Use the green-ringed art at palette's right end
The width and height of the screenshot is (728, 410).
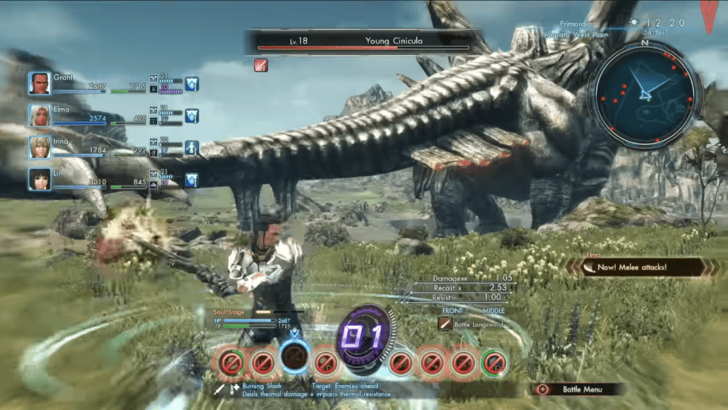(492, 361)
